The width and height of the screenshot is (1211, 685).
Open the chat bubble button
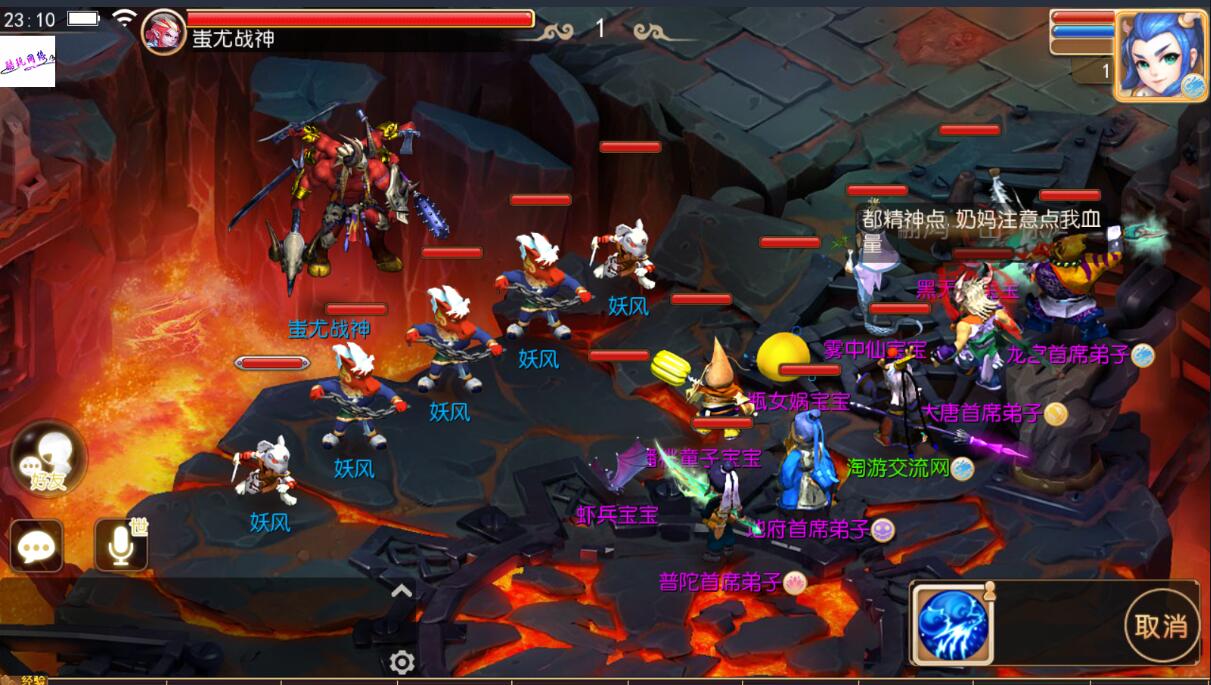(37, 546)
